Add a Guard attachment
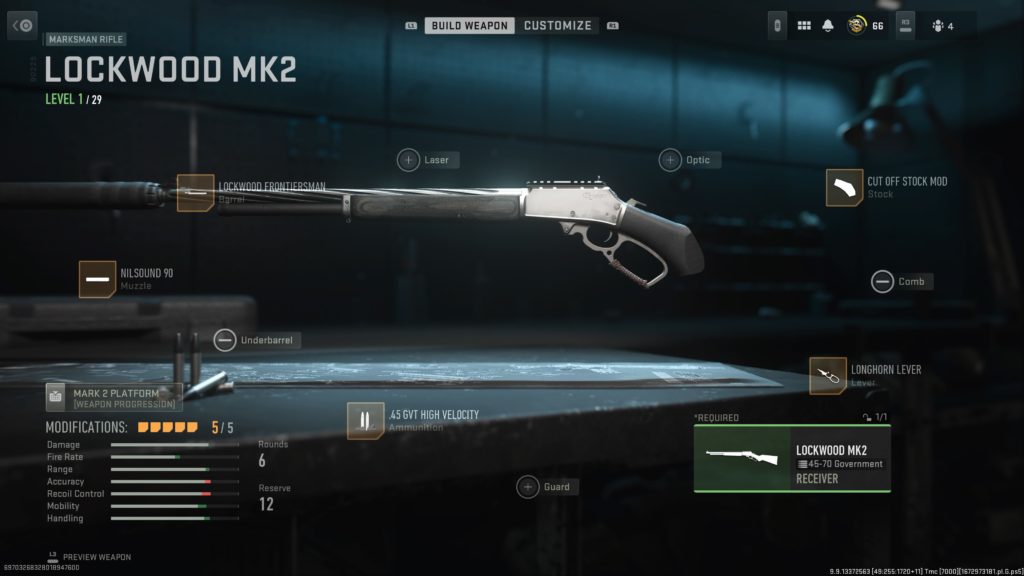 point(528,487)
